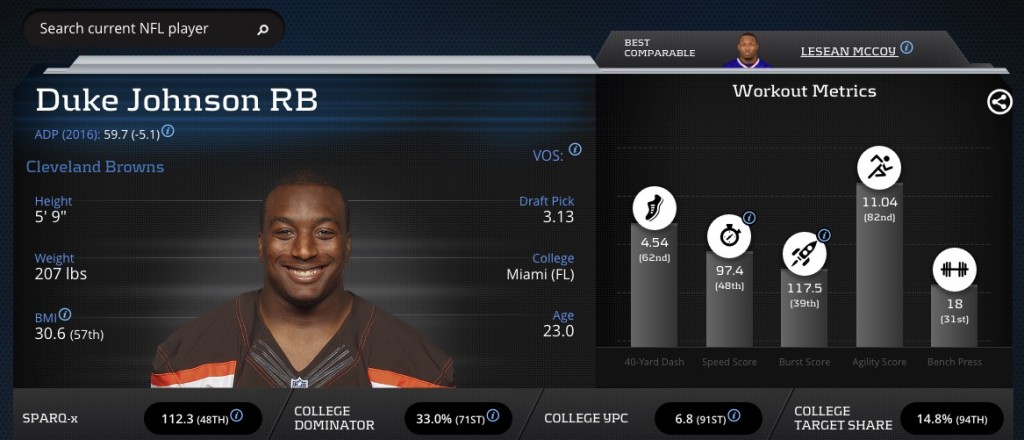Select the best comparable player thumbnail
This screenshot has height=440, width=1024.
point(746,50)
